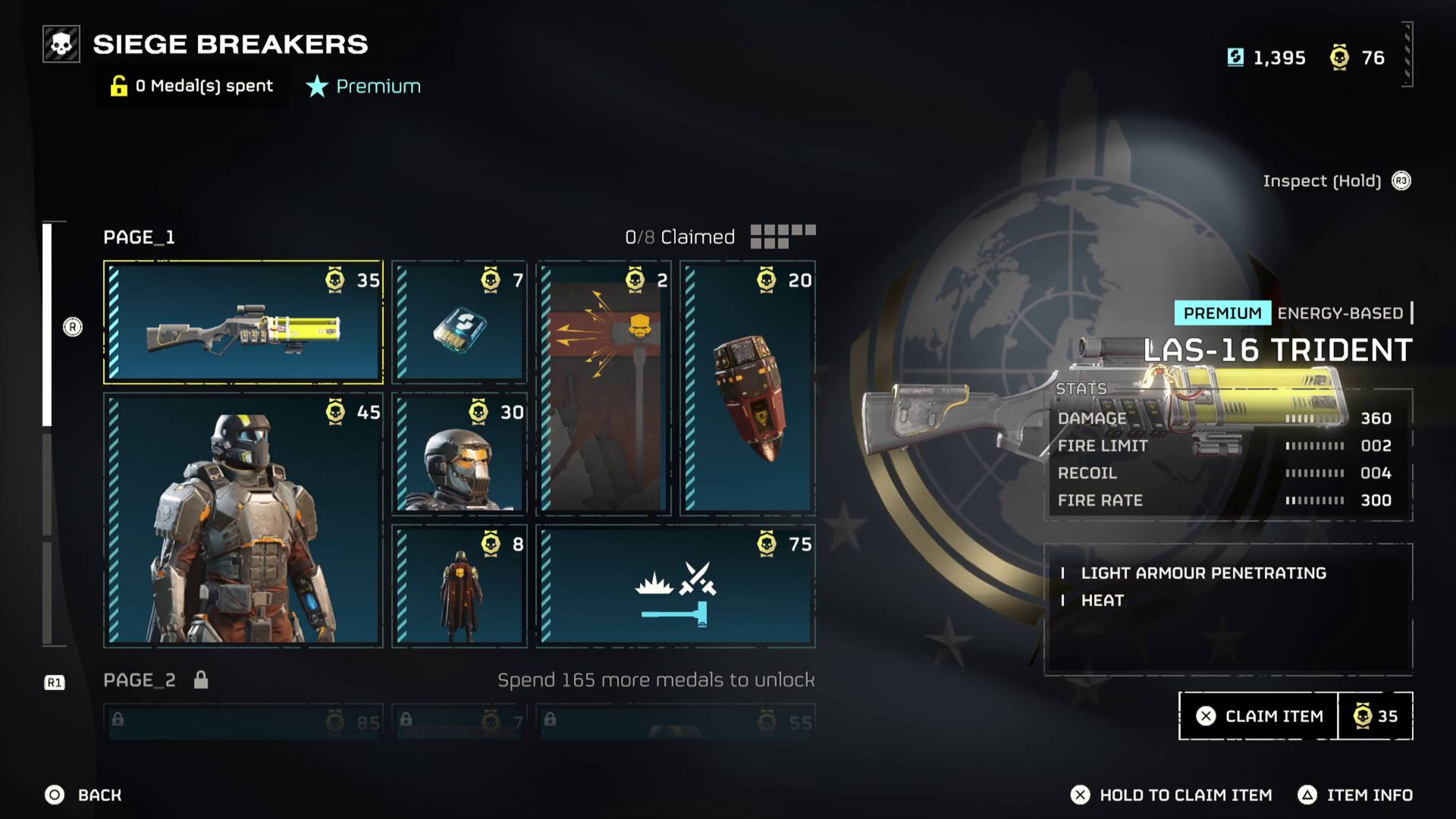The width and height of the screenshot is (1456, 819).
Task: Select the LAS-16 Trident weapon tile
Action: point(243,322)
